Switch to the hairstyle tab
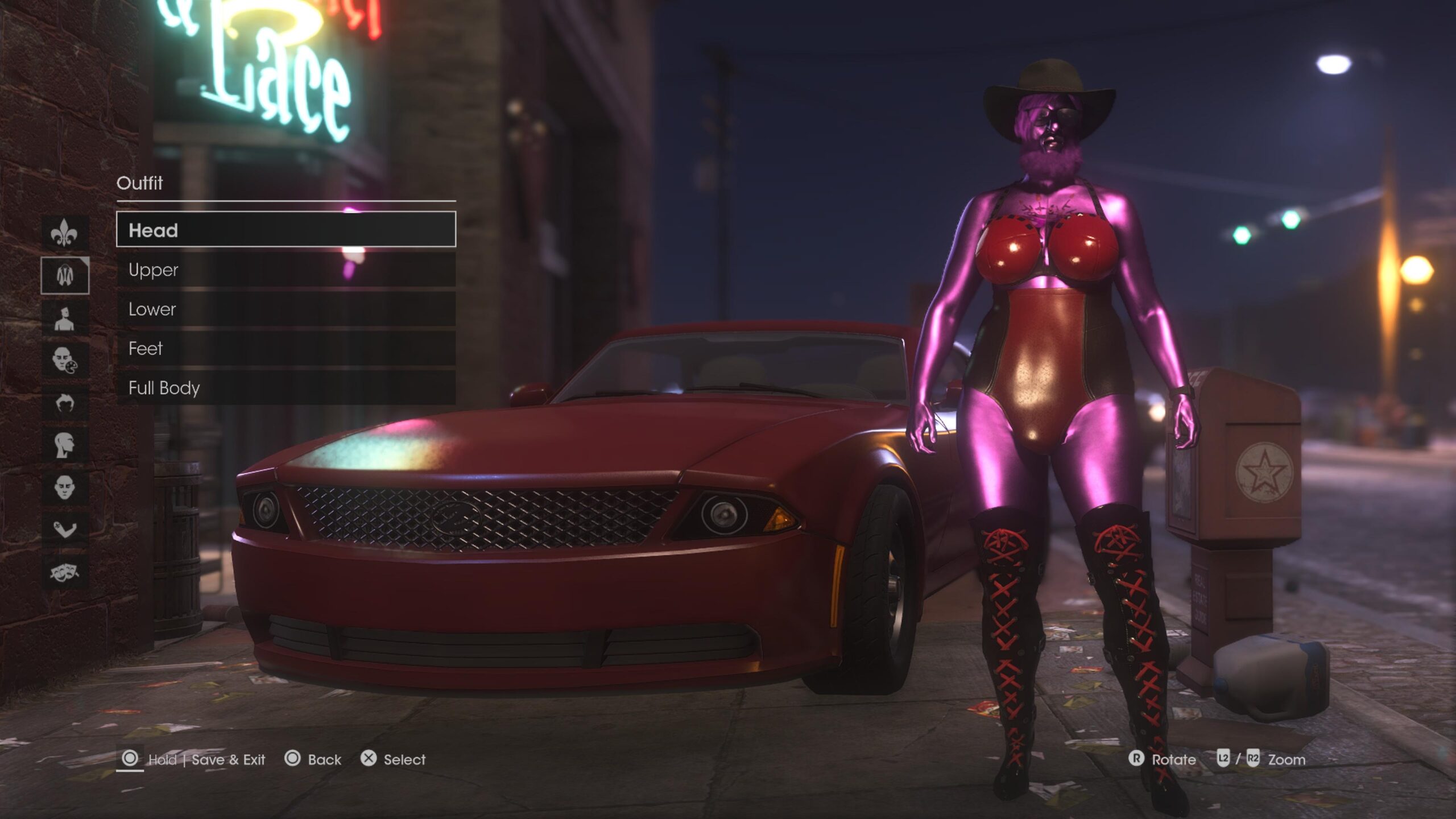The height and width of the screenshot is (819, 1456). pos(65,403)
